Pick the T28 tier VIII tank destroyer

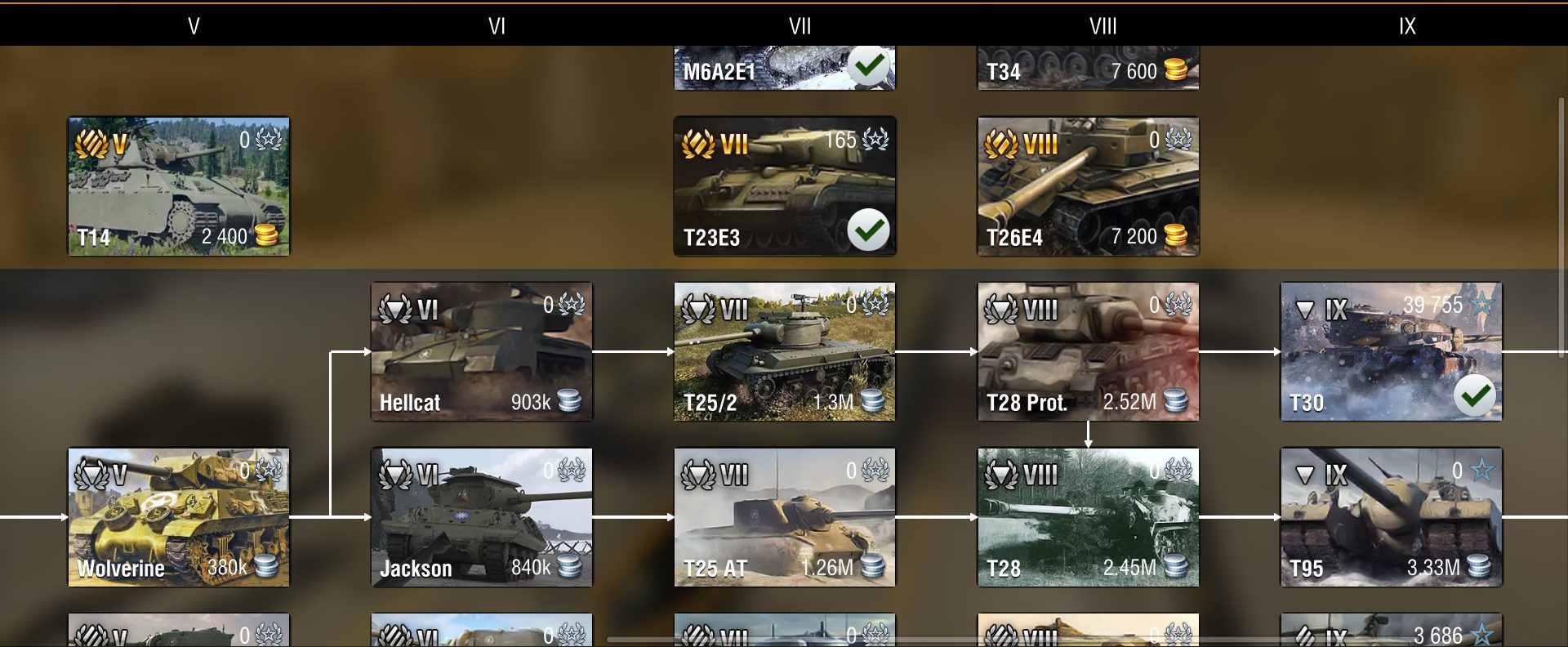(x=1088, y=517)
